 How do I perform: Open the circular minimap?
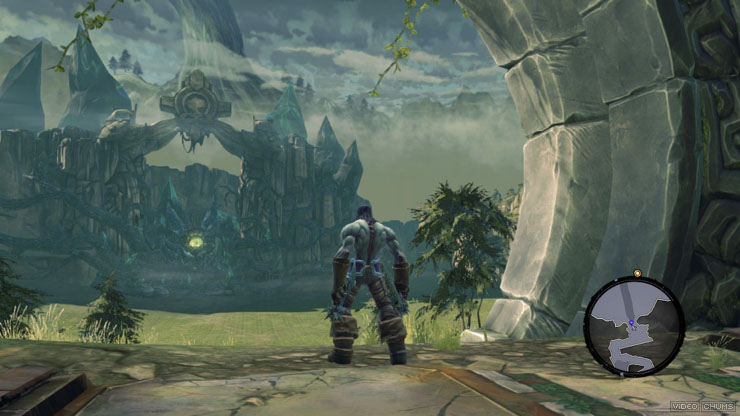click(x=634, y=326)
